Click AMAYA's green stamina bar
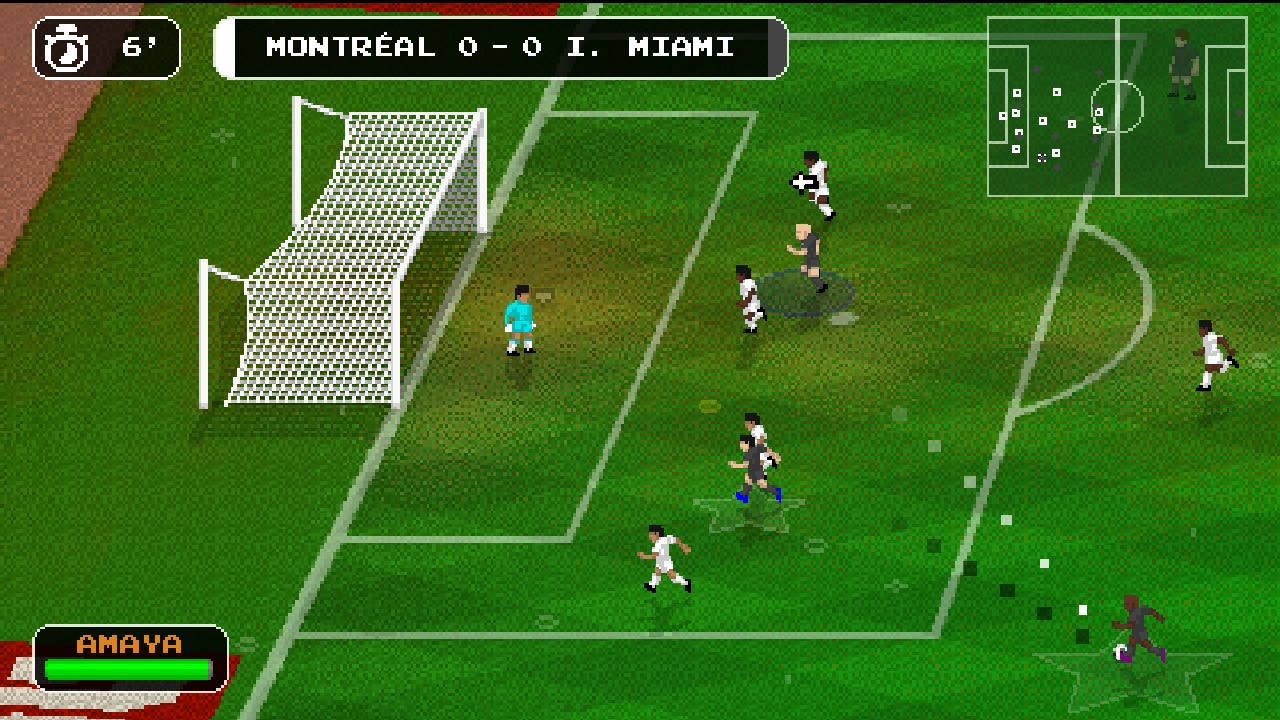The width and height of the screenshot is (1280, 720). click(x=126, y=669)
